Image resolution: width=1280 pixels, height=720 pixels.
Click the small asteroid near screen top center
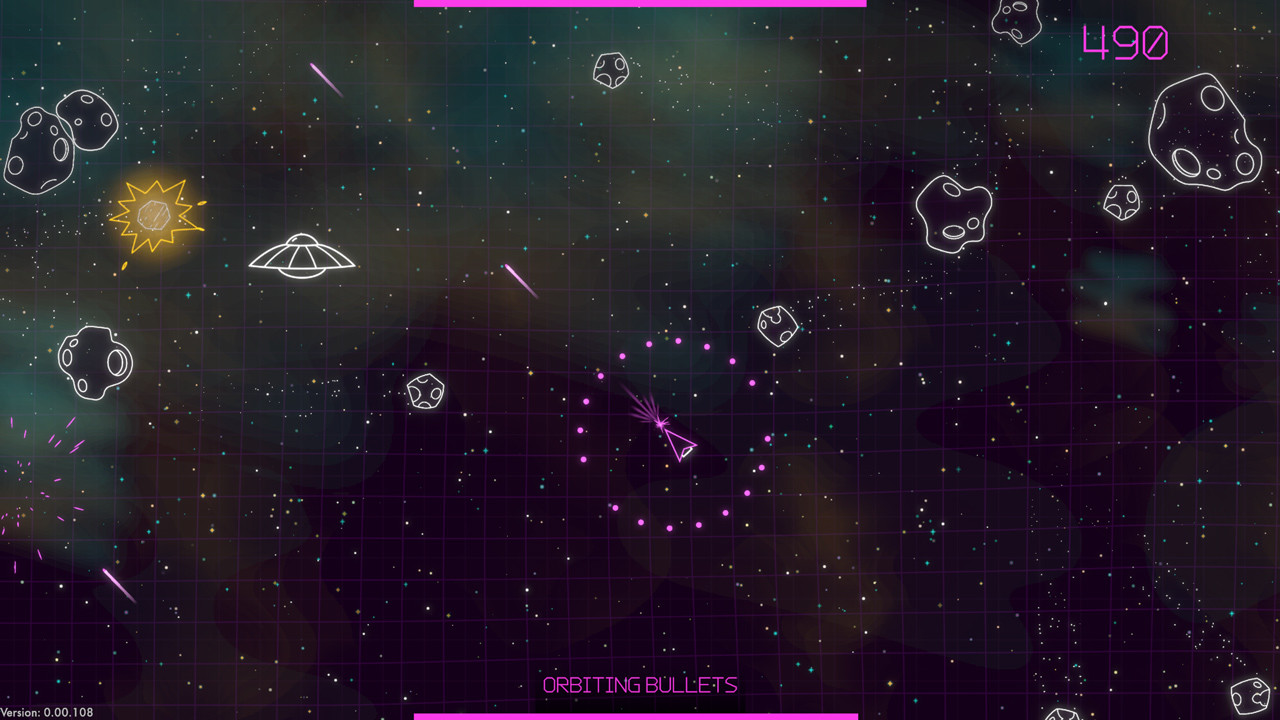[612, 70]
